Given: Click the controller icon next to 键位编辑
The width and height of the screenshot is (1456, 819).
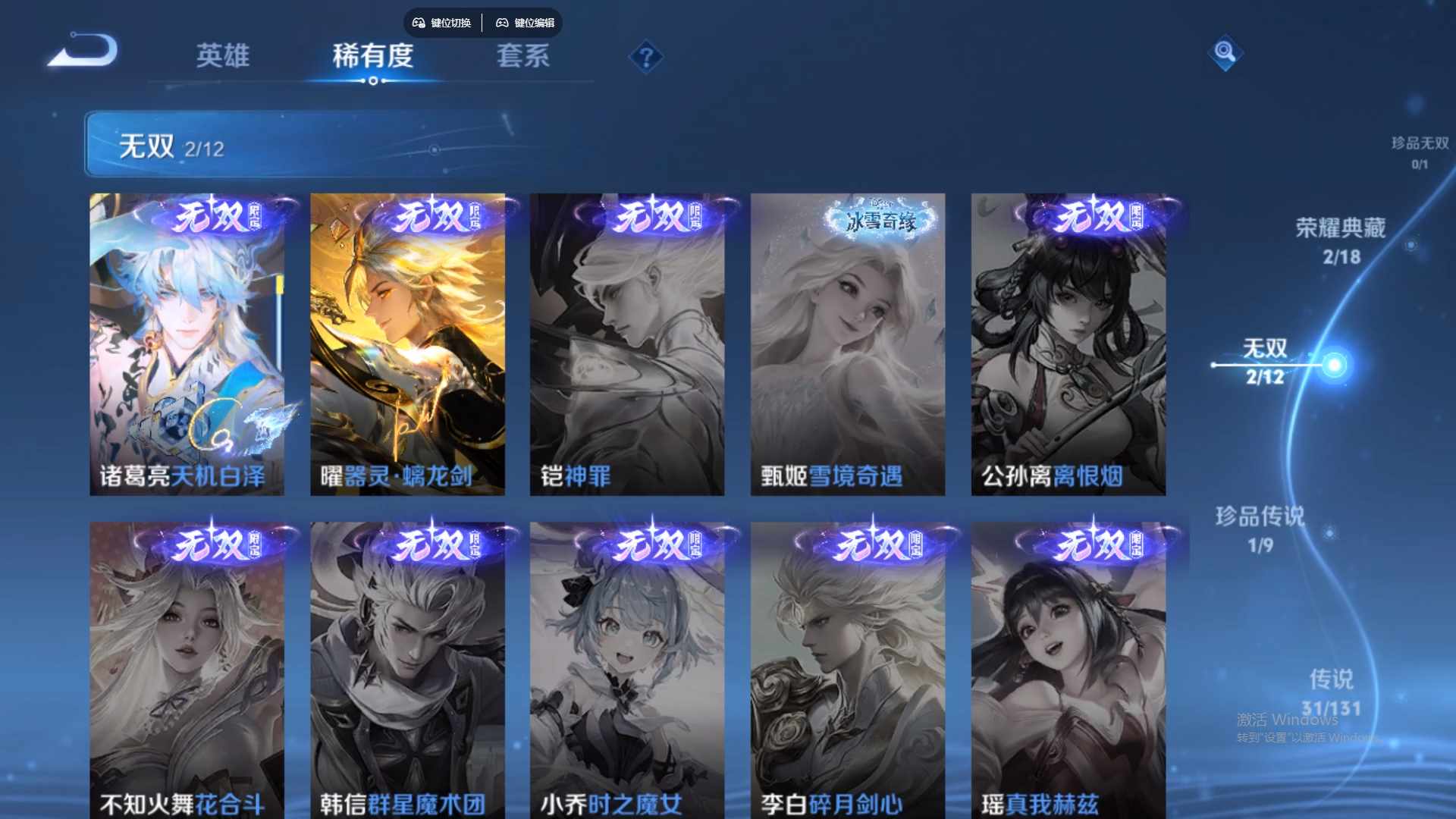Looking at the screenshot, I should pos(502,23).
